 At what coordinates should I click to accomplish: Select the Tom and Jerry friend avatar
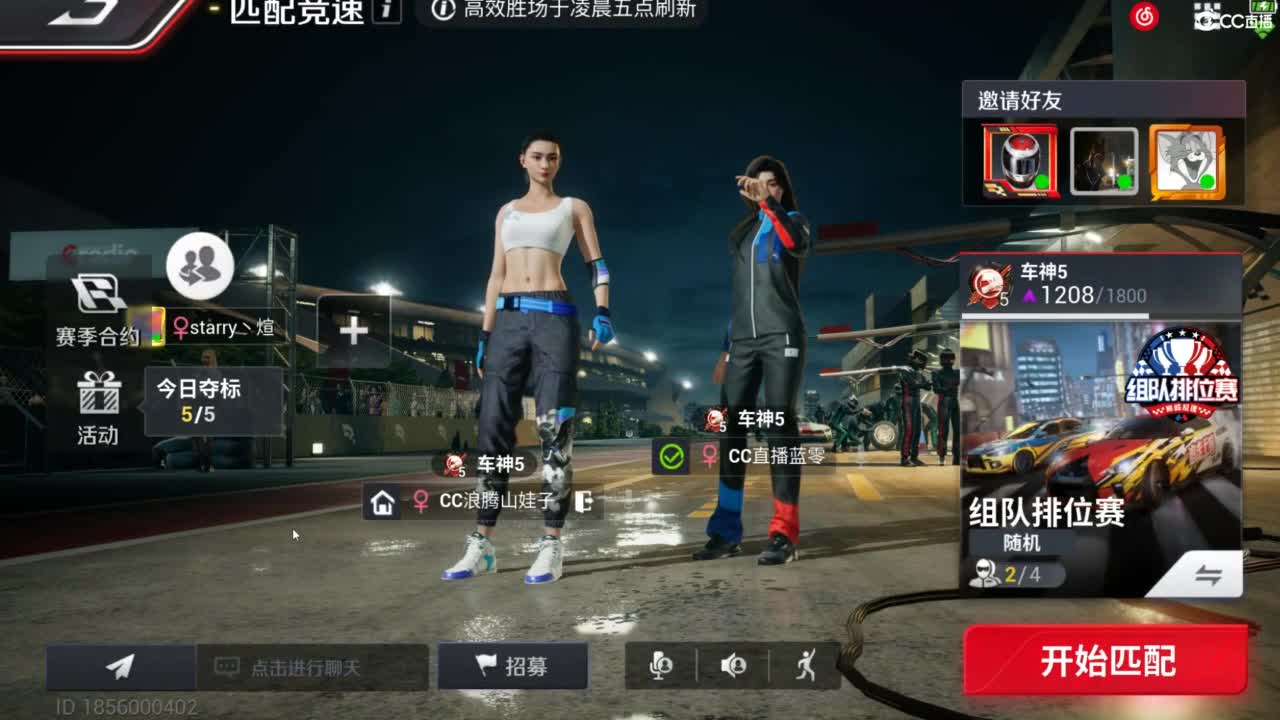pos(1185,160)
